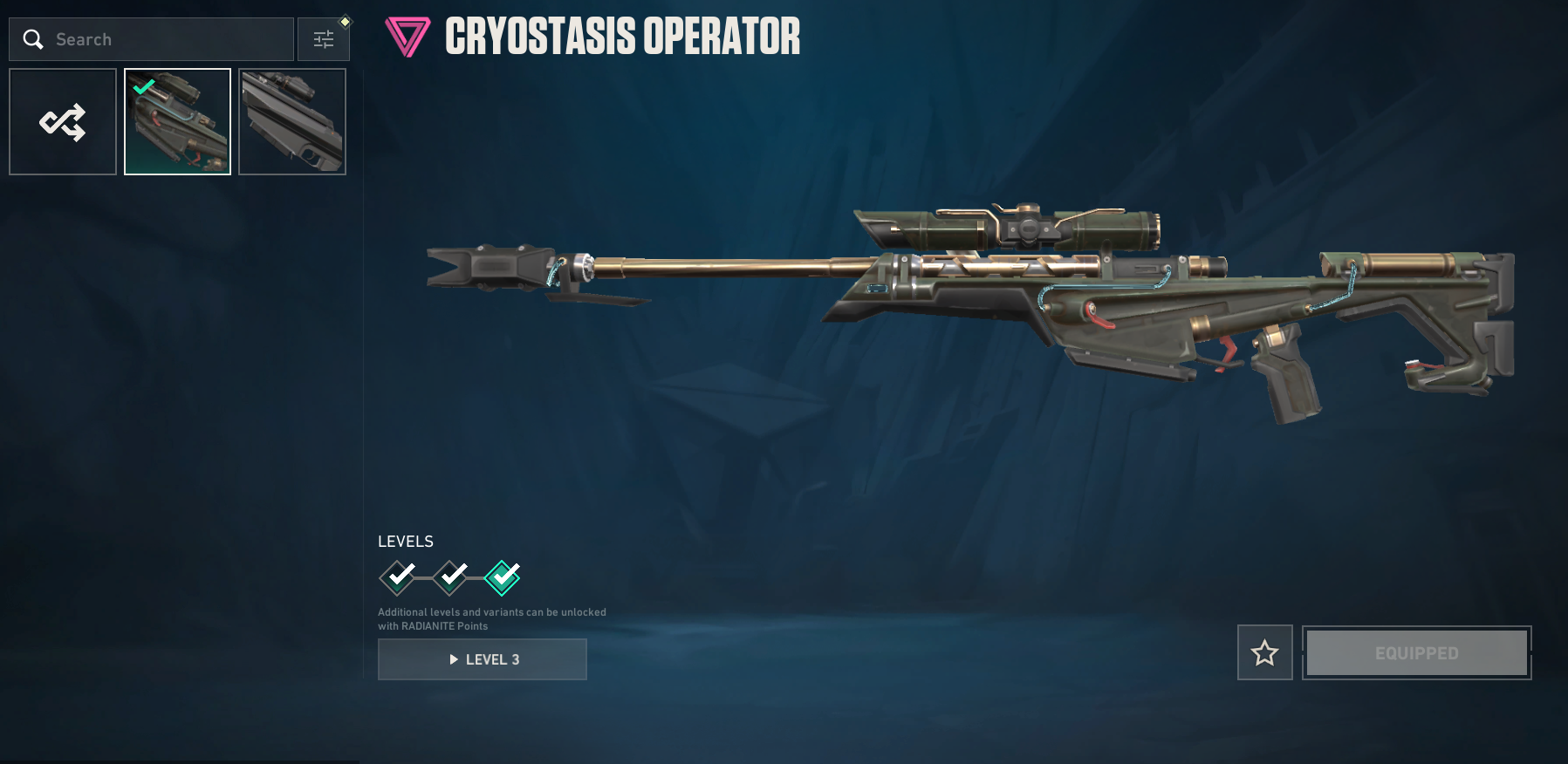Select the second level checkmark diamond
The image size is (1568, 764).
click(451, 576)
